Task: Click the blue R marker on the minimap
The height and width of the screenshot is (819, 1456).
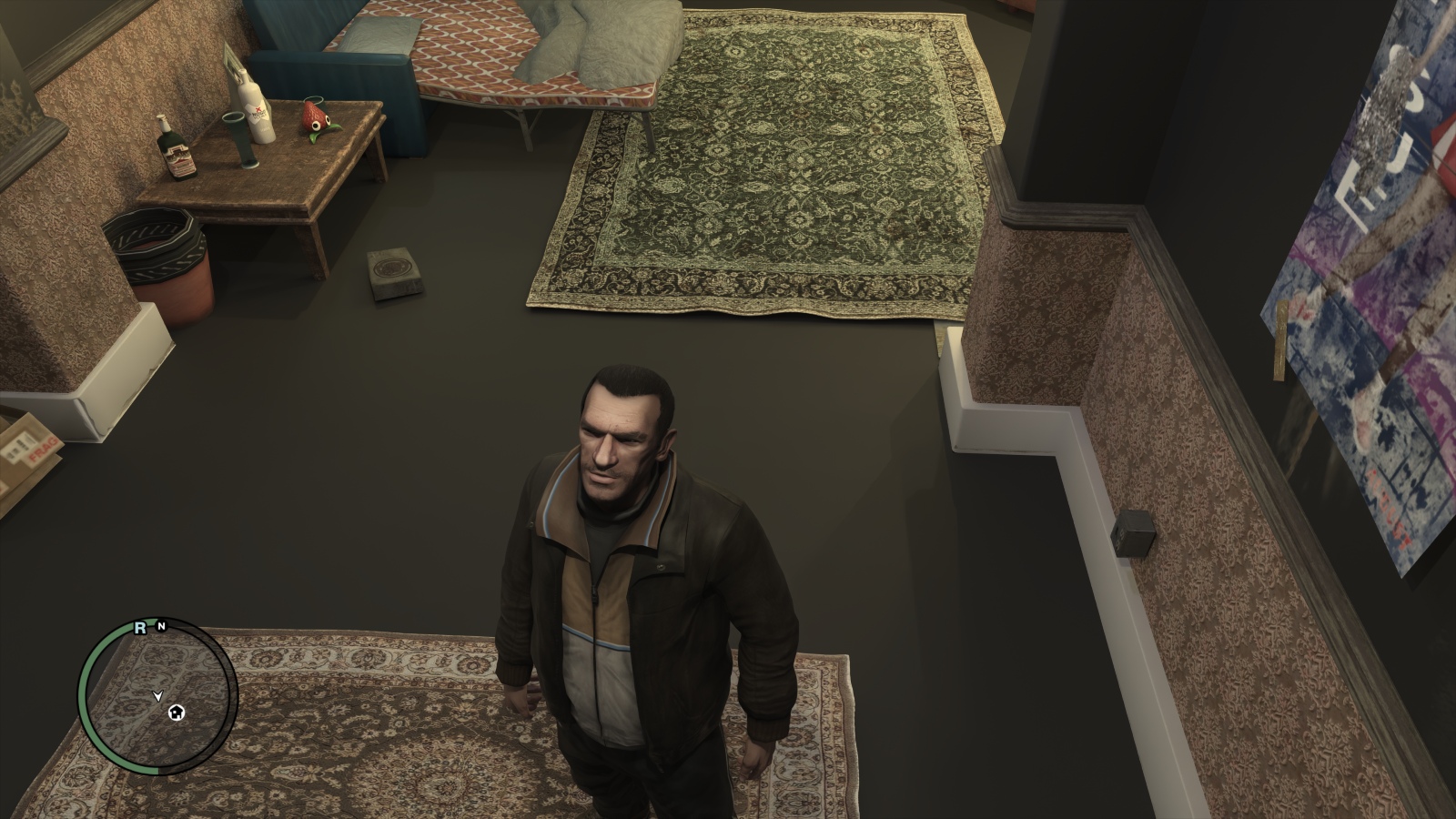Action: pos(140,628)
